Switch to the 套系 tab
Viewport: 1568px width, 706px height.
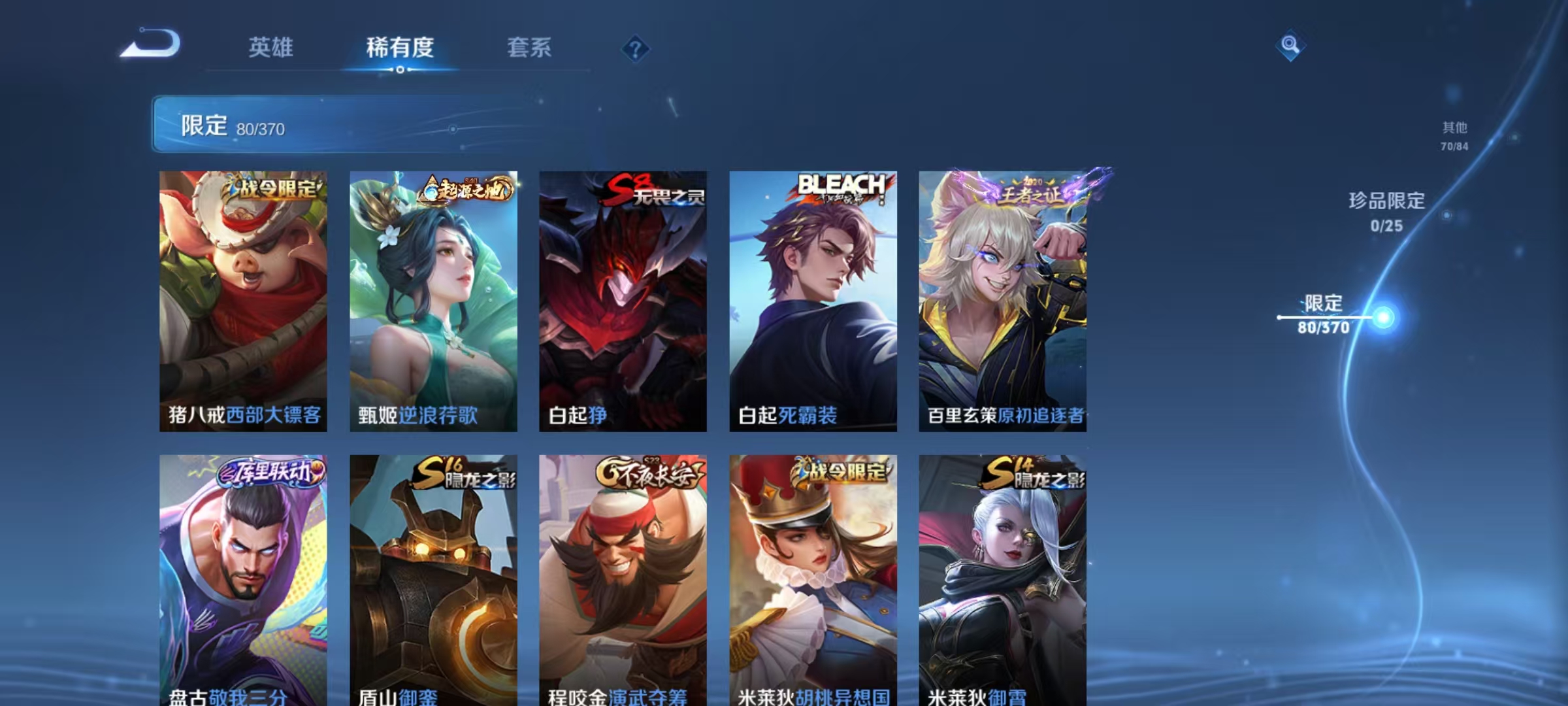click(x=531, y=48)
